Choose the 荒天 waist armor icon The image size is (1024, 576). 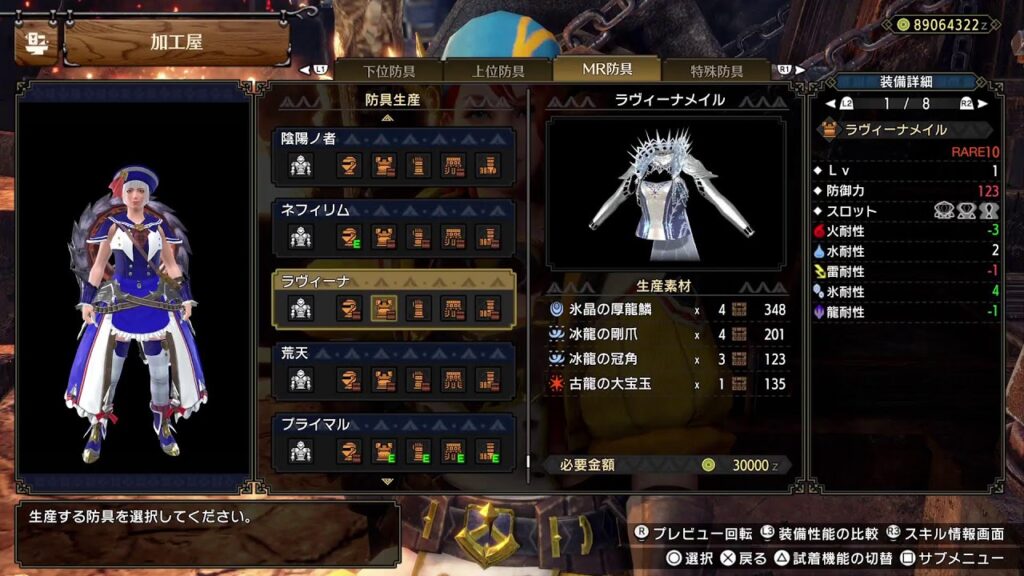453,380
